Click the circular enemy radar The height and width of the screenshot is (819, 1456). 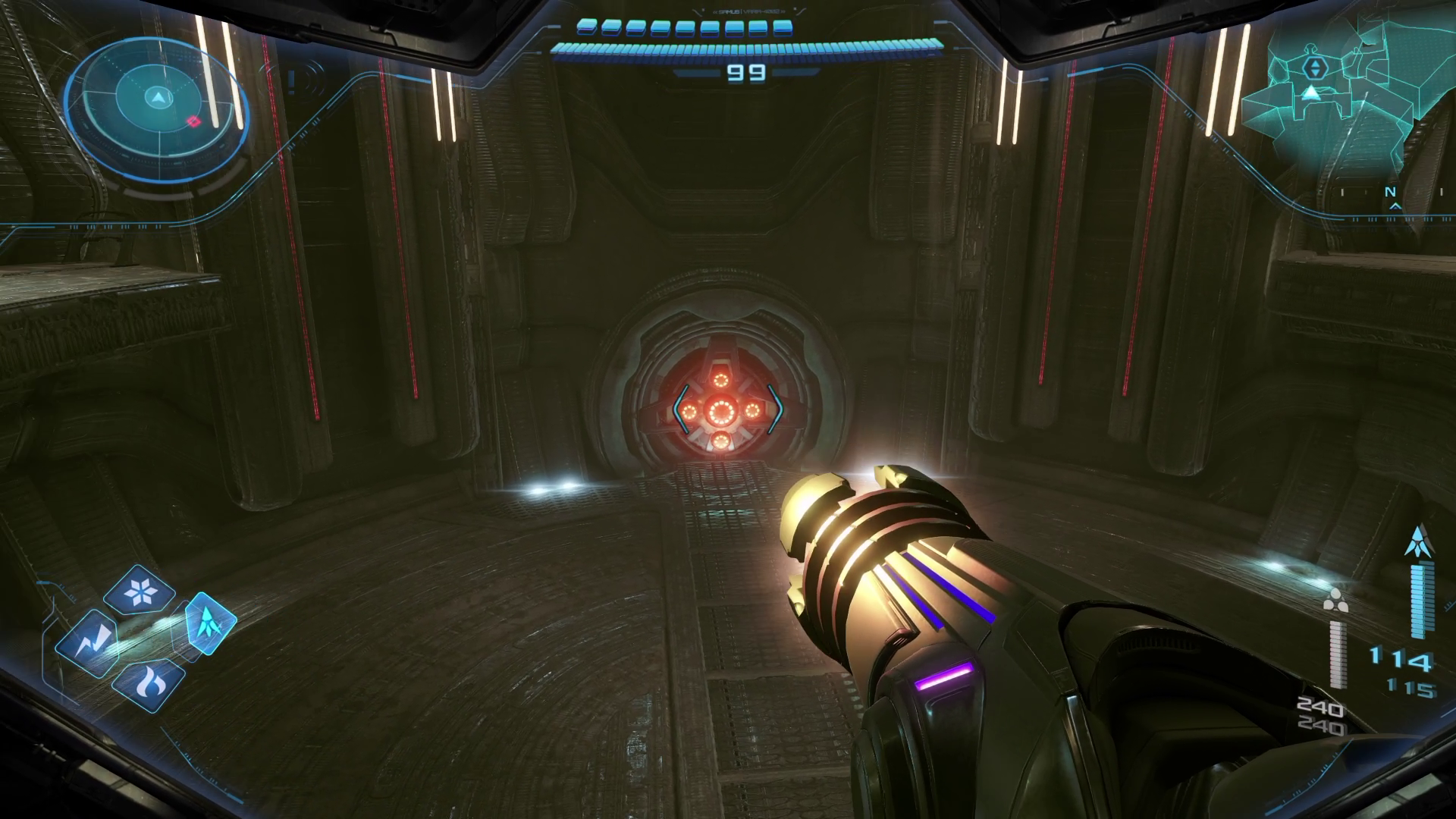coord(157,99)
